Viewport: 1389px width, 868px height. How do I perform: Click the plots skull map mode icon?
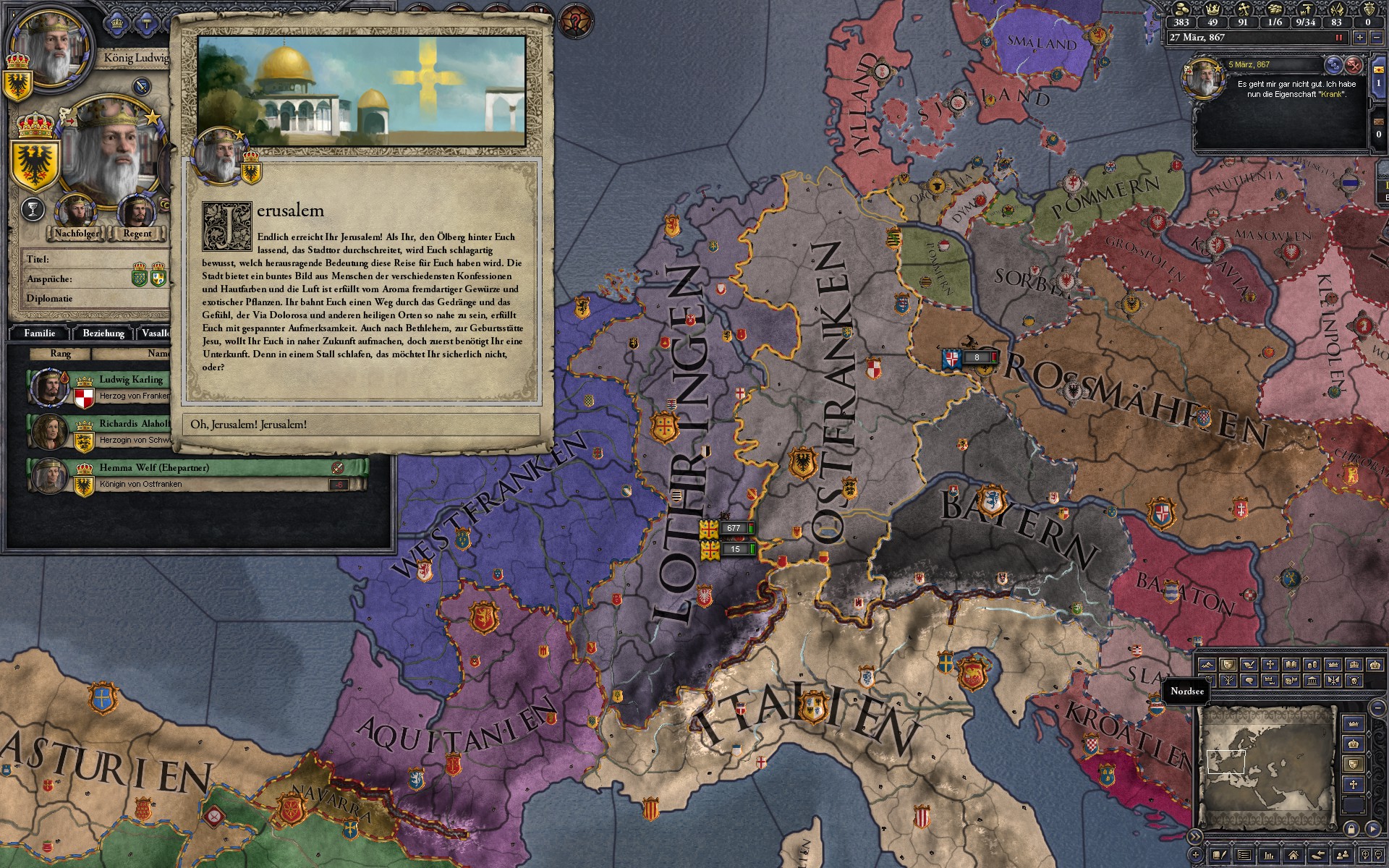click(x=1356, y=681)
